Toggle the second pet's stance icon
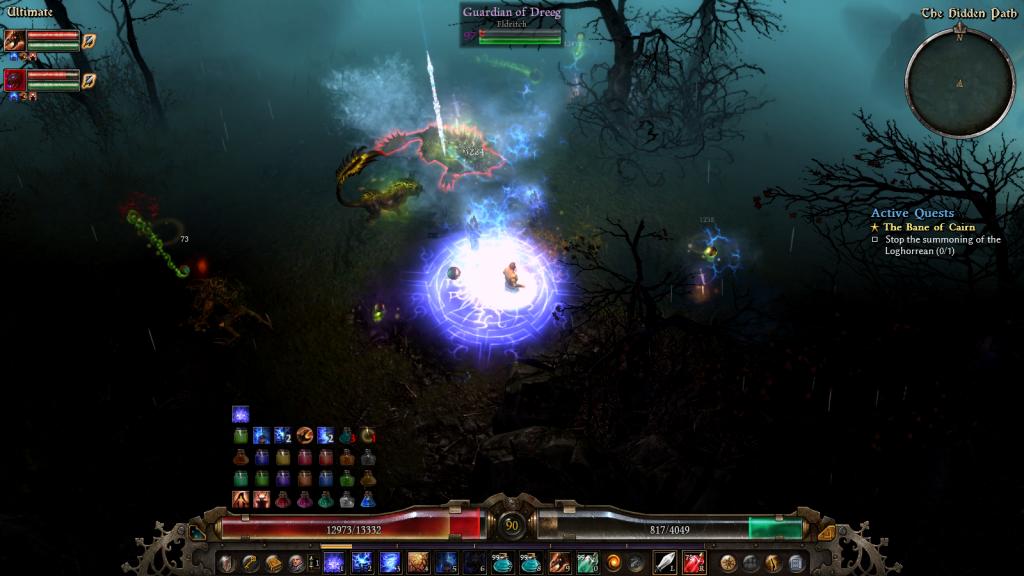 [x=90, y=79]
